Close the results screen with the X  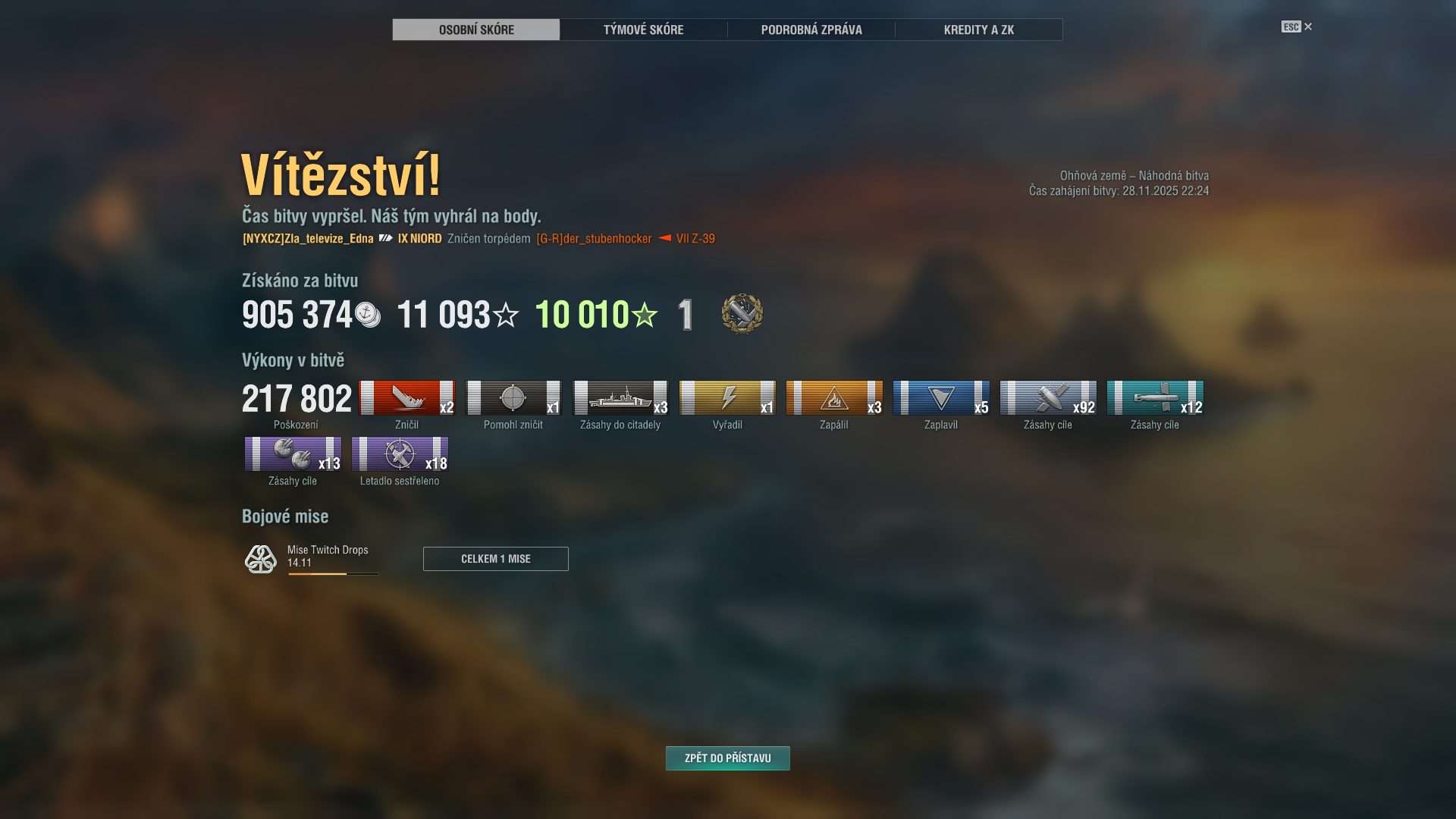tap(1307, 27)
